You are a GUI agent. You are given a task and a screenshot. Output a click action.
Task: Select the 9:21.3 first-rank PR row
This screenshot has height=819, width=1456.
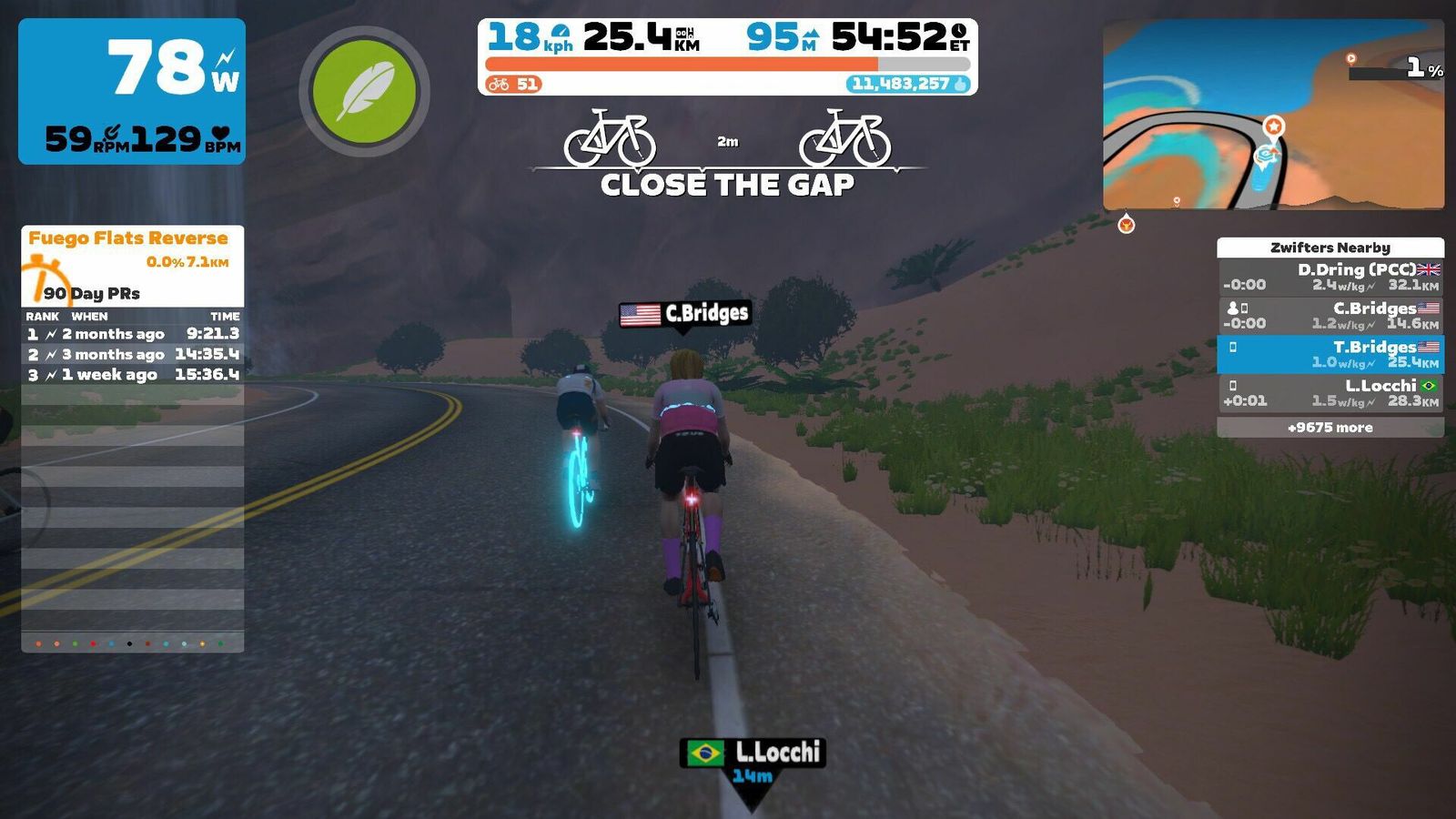click(133, 334)
